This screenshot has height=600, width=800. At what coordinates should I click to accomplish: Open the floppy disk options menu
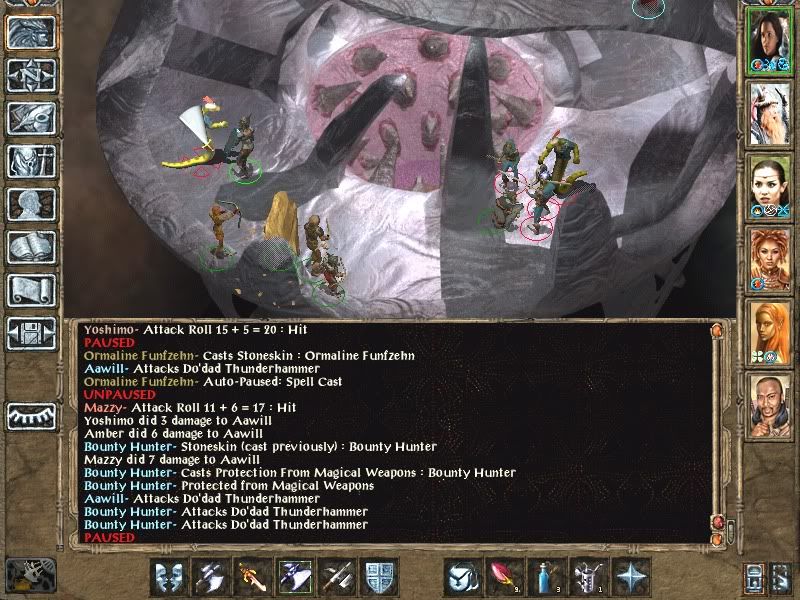[x=30, y=333]
